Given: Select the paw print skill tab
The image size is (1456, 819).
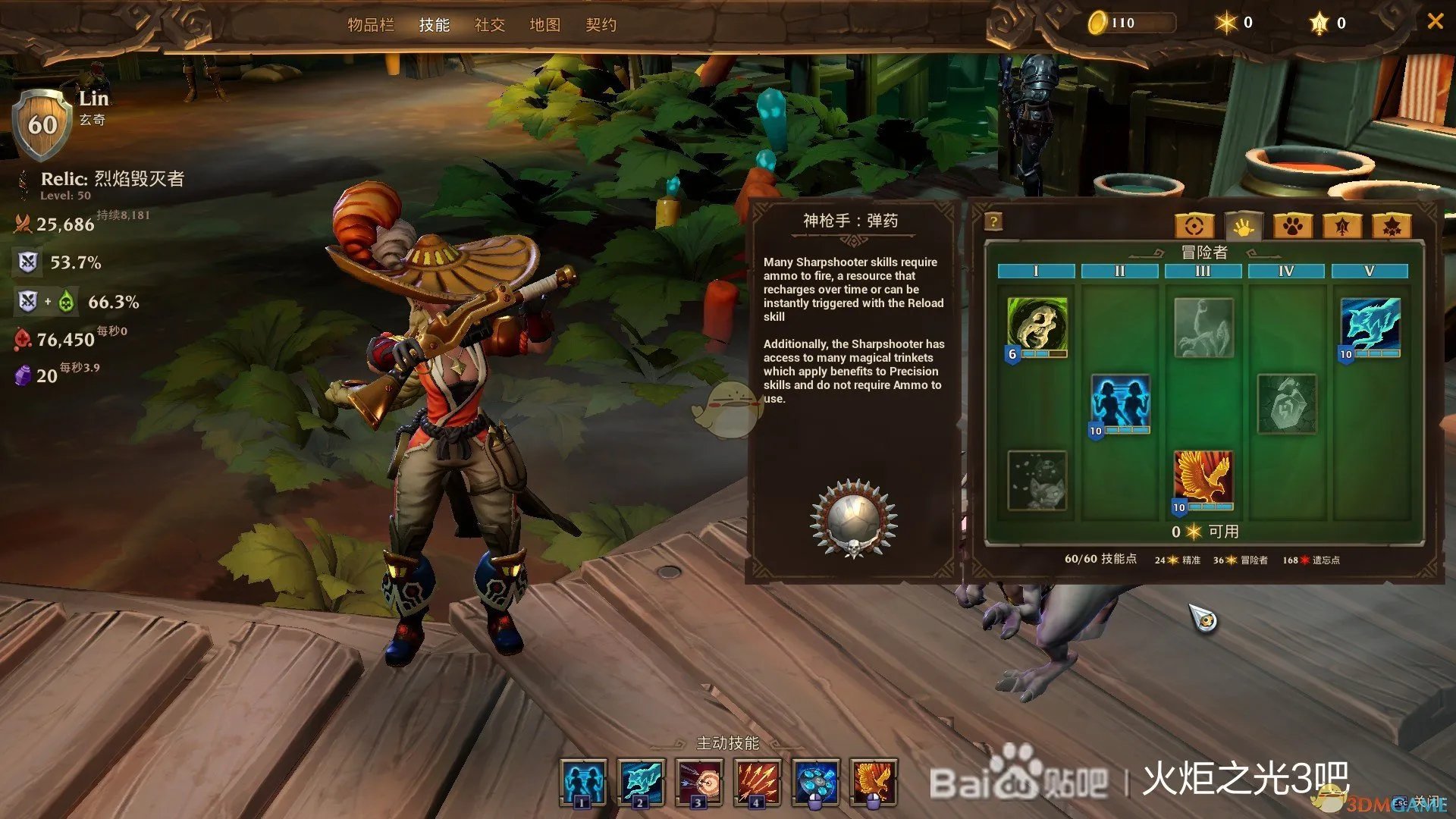Looking at the screenshot, I should pyautogui.click(x=1293, y=226).
